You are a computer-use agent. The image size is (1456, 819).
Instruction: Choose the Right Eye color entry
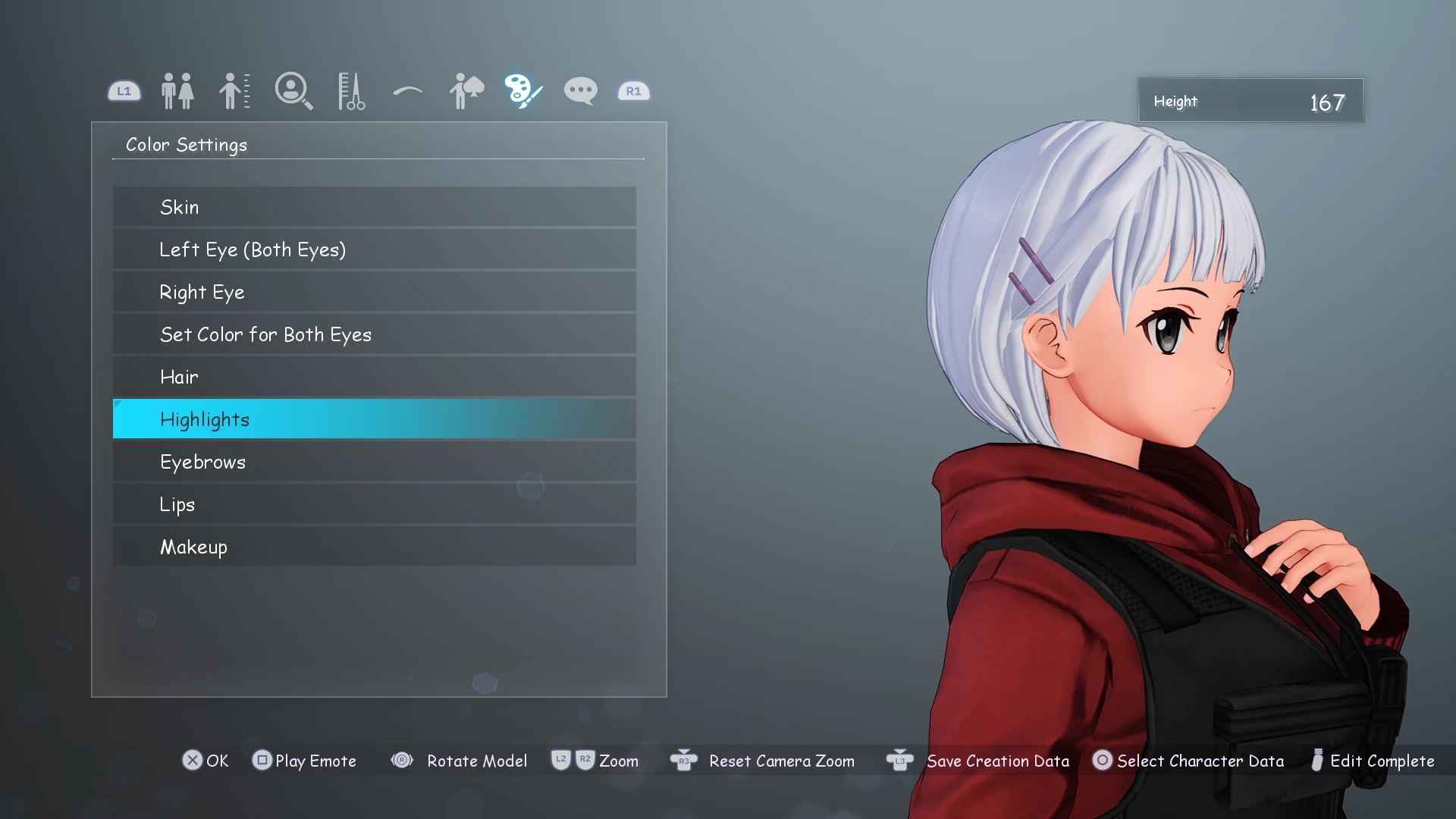click(x=374, y=292)
